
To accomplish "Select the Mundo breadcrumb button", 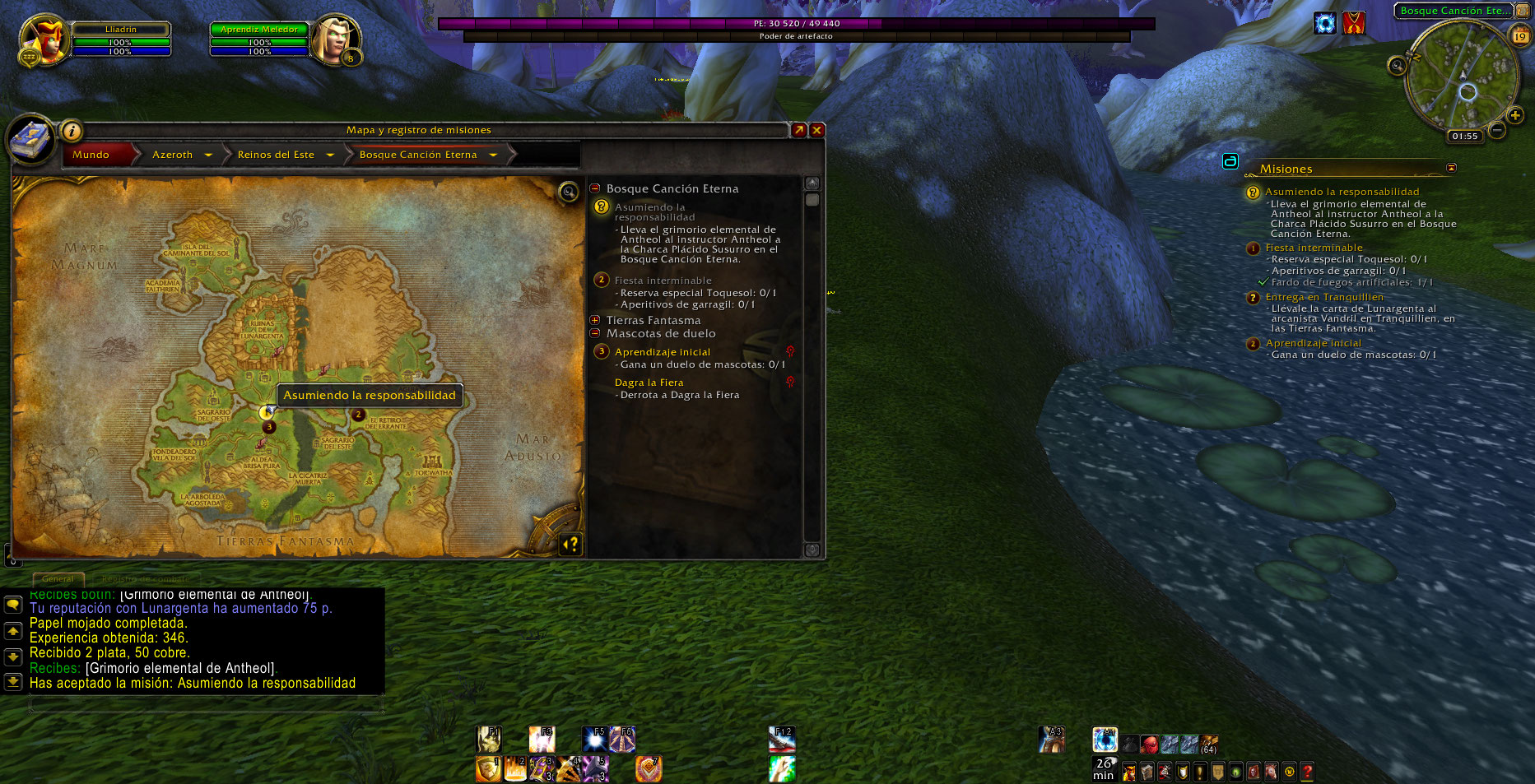I will [x=91, y=155].
